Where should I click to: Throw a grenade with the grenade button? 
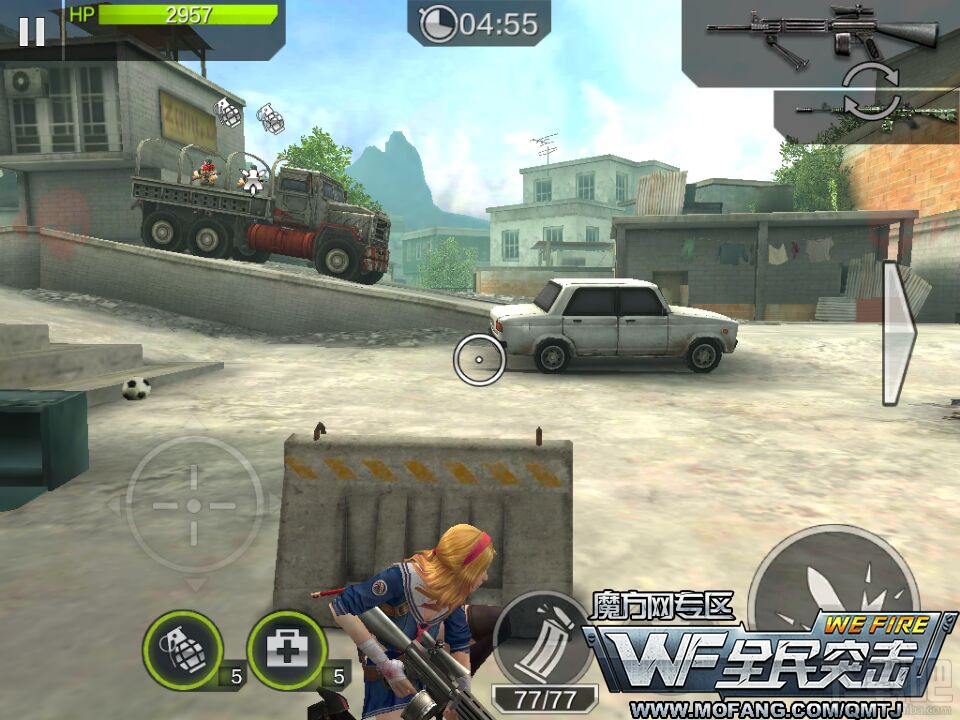182,651
